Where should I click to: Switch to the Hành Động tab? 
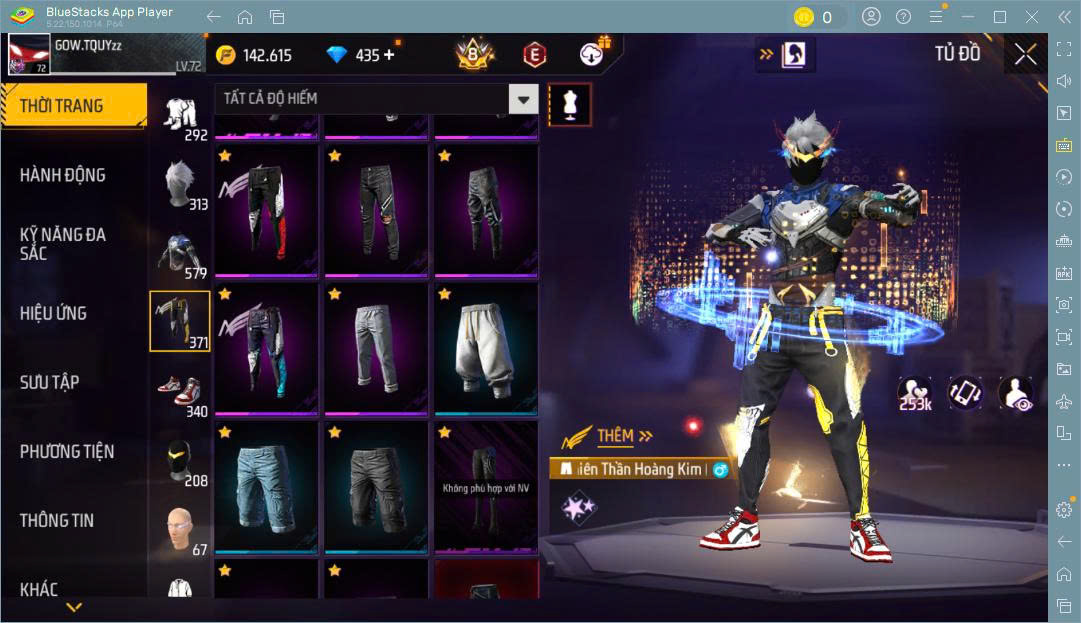tap(62, 175)
